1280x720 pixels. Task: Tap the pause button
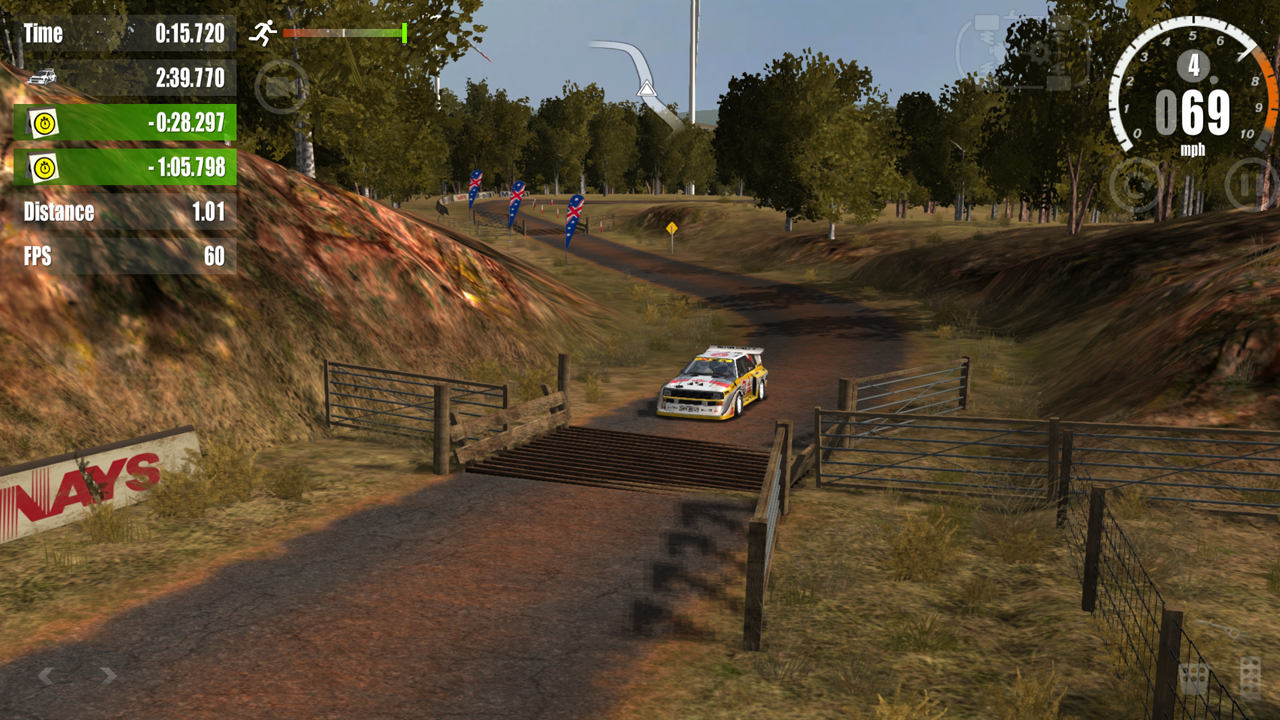[x=1250, y=185]
